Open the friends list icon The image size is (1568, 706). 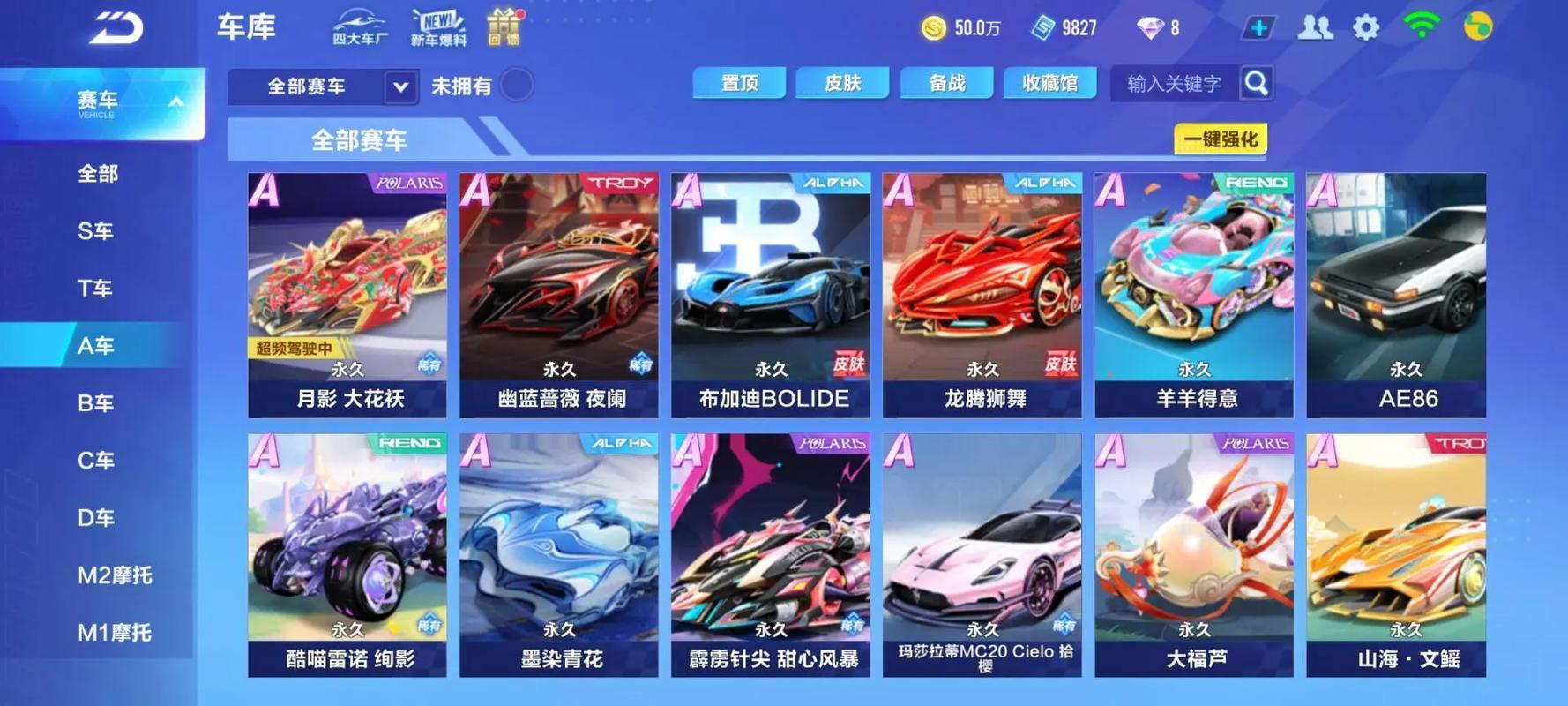(1315, 27)
